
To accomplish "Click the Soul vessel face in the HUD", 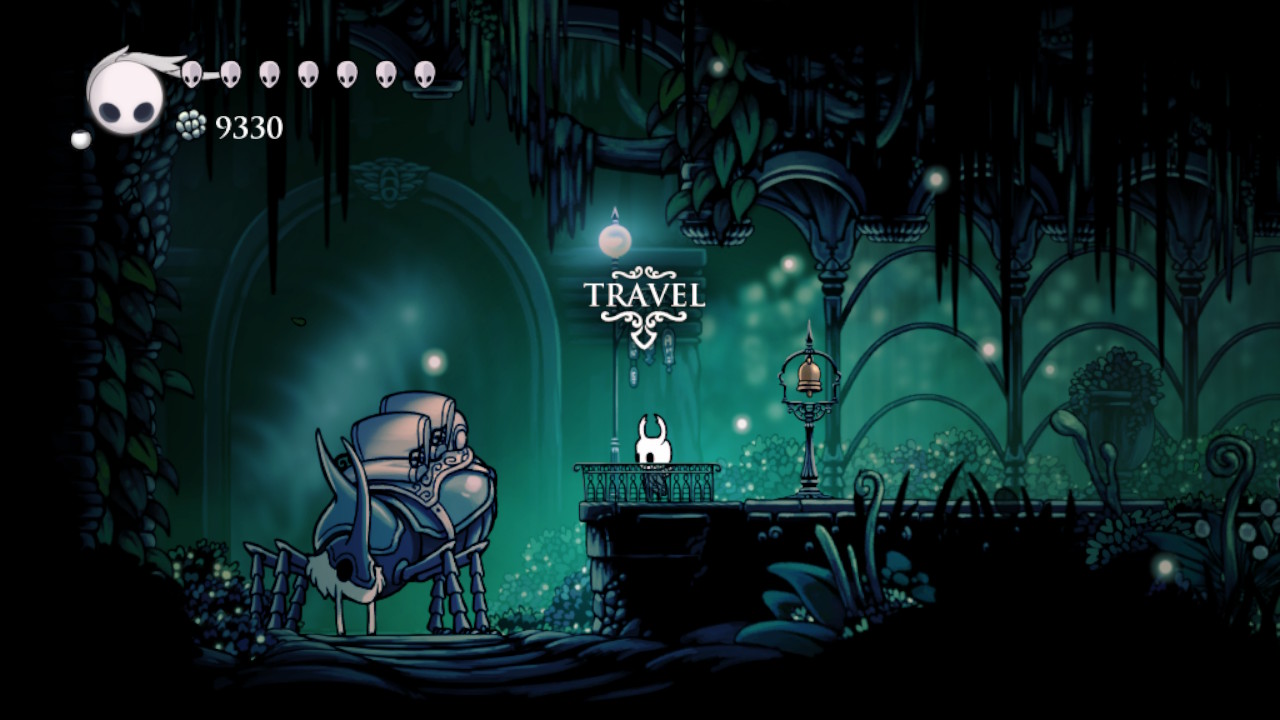I will coord(123,98).
